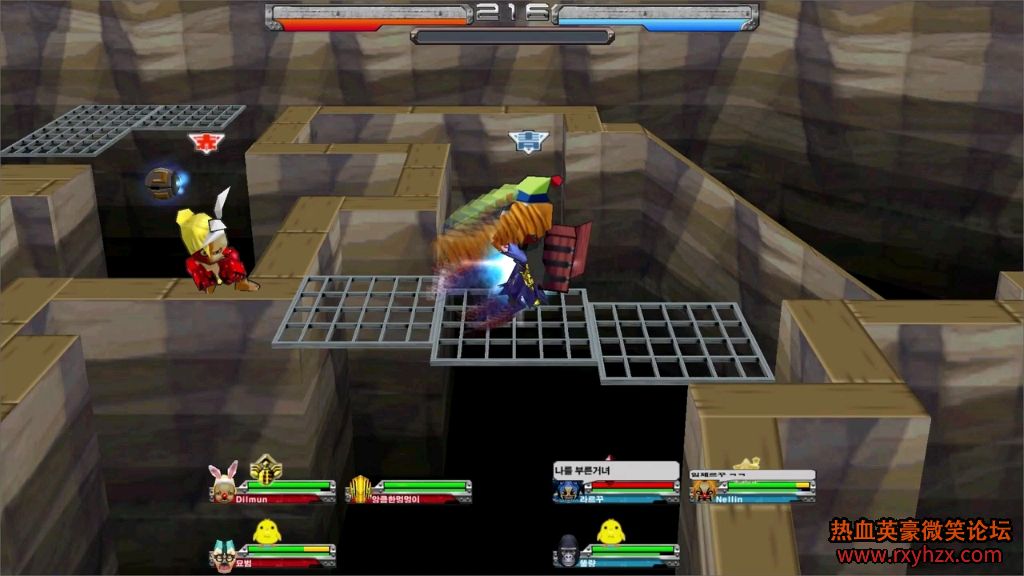Click the golden helmet player portrait
Image resolution: width=1024 pixels, height=576 pixels.
(x=359, y=489)
